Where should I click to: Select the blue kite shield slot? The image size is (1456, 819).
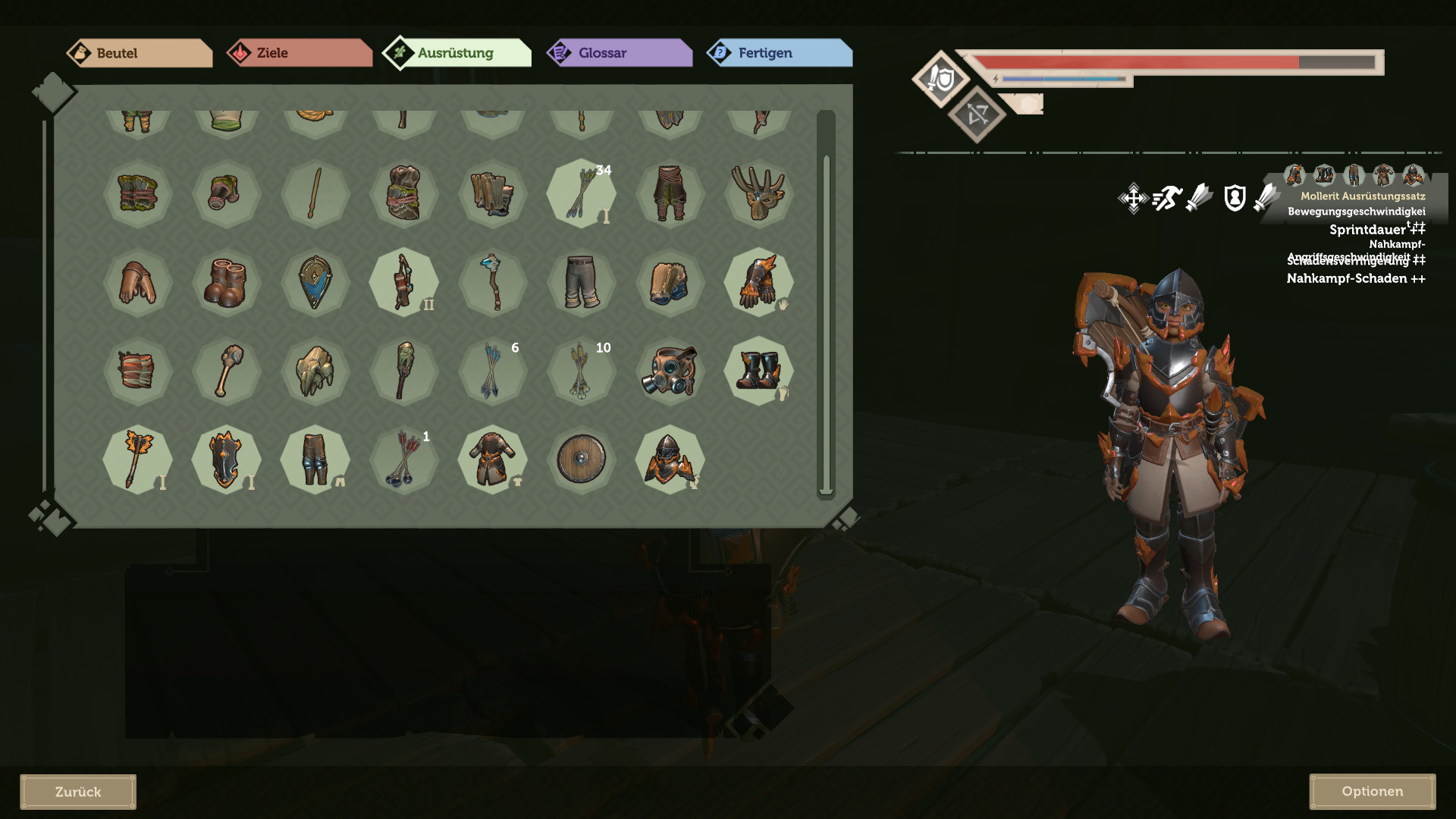pyautogui.click(x=315, y=282)
